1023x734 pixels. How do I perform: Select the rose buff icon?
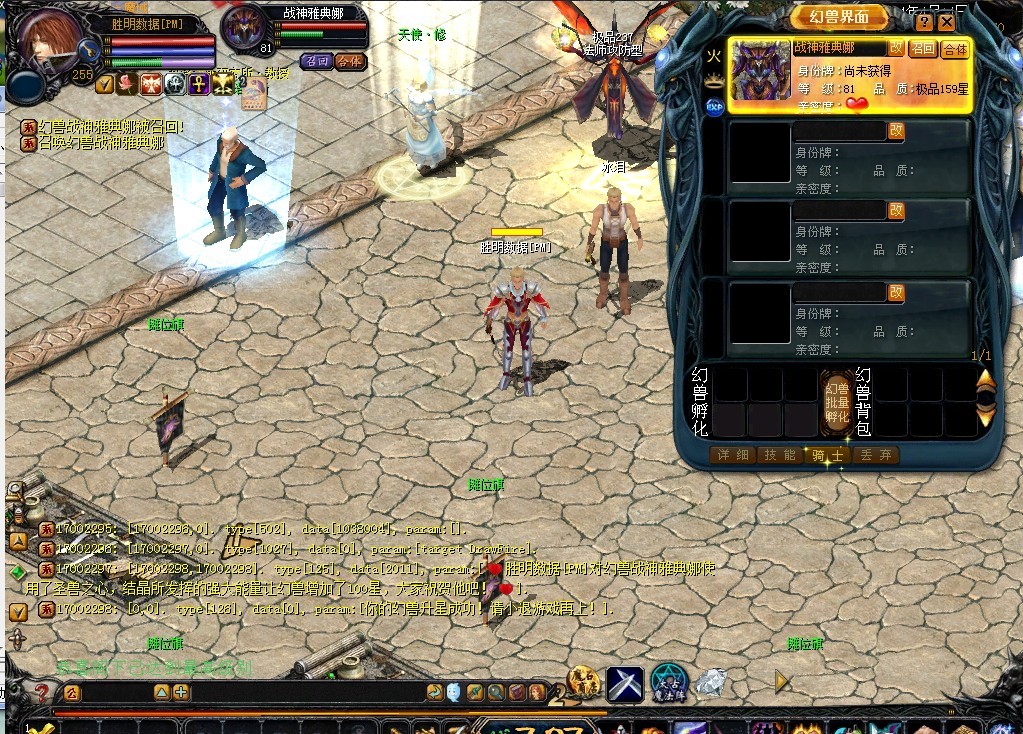[x=128, y=84]
